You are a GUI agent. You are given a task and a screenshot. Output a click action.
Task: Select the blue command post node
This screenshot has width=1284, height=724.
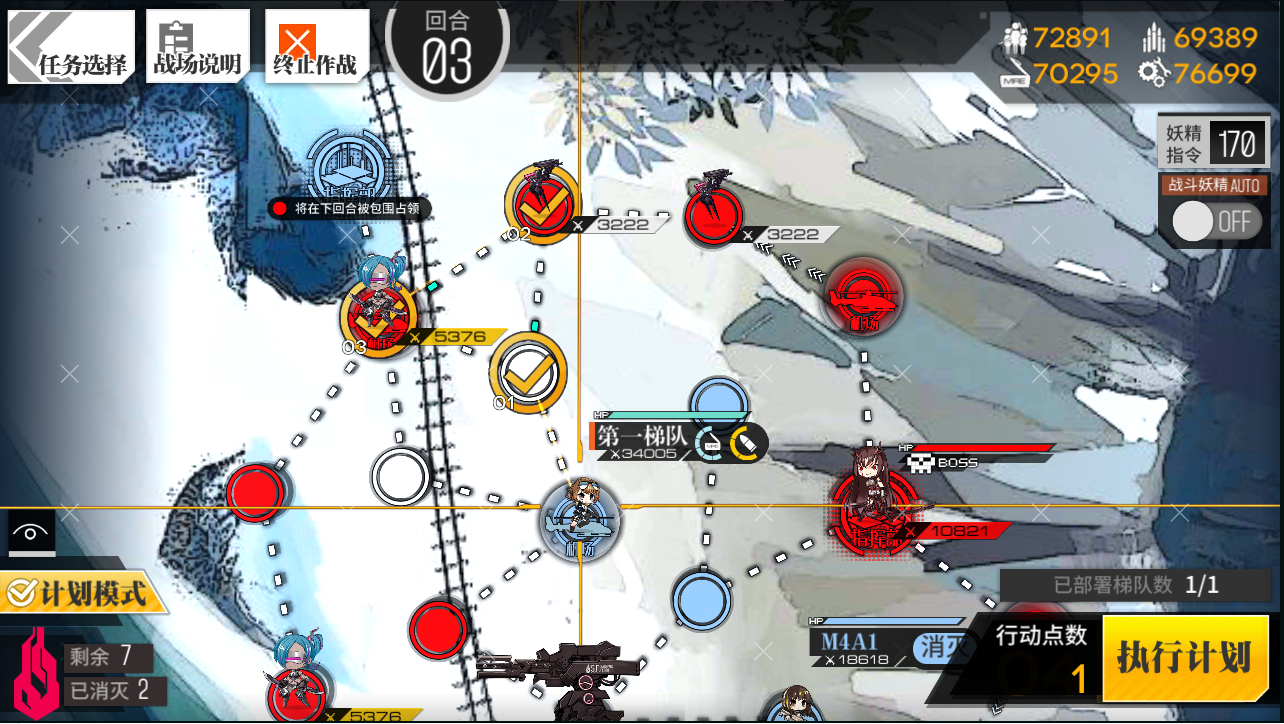pos(342,167)
